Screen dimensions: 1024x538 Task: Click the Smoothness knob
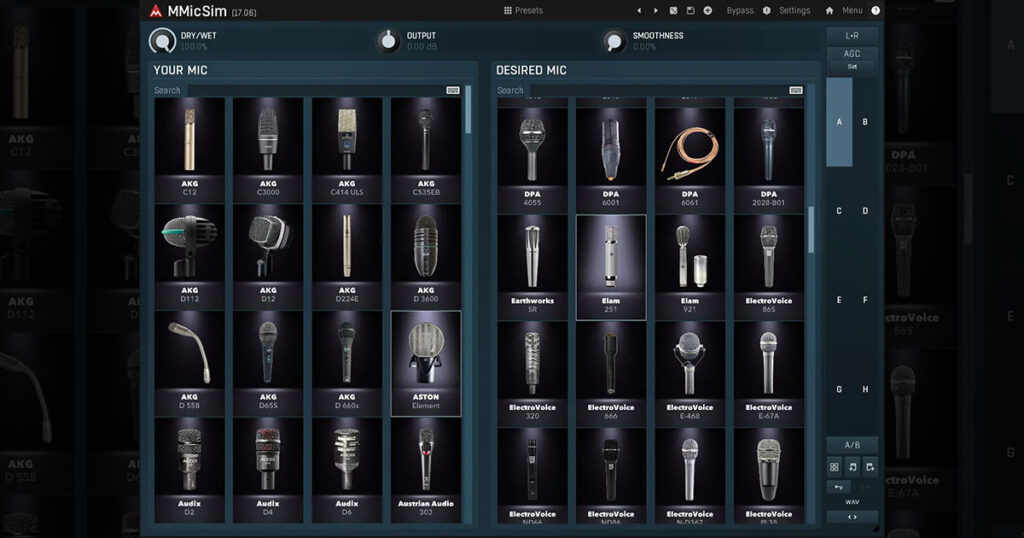614,41
